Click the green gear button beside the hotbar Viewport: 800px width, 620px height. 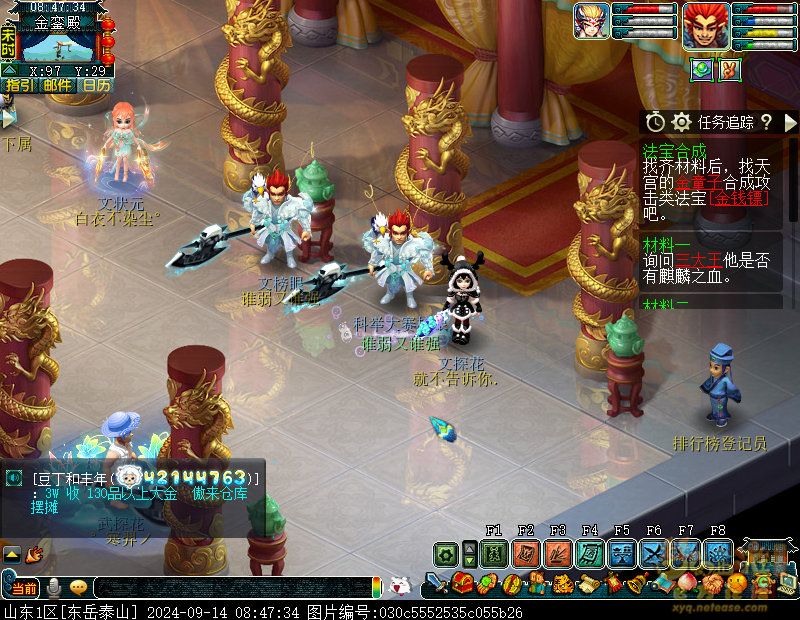coord(447,554)
